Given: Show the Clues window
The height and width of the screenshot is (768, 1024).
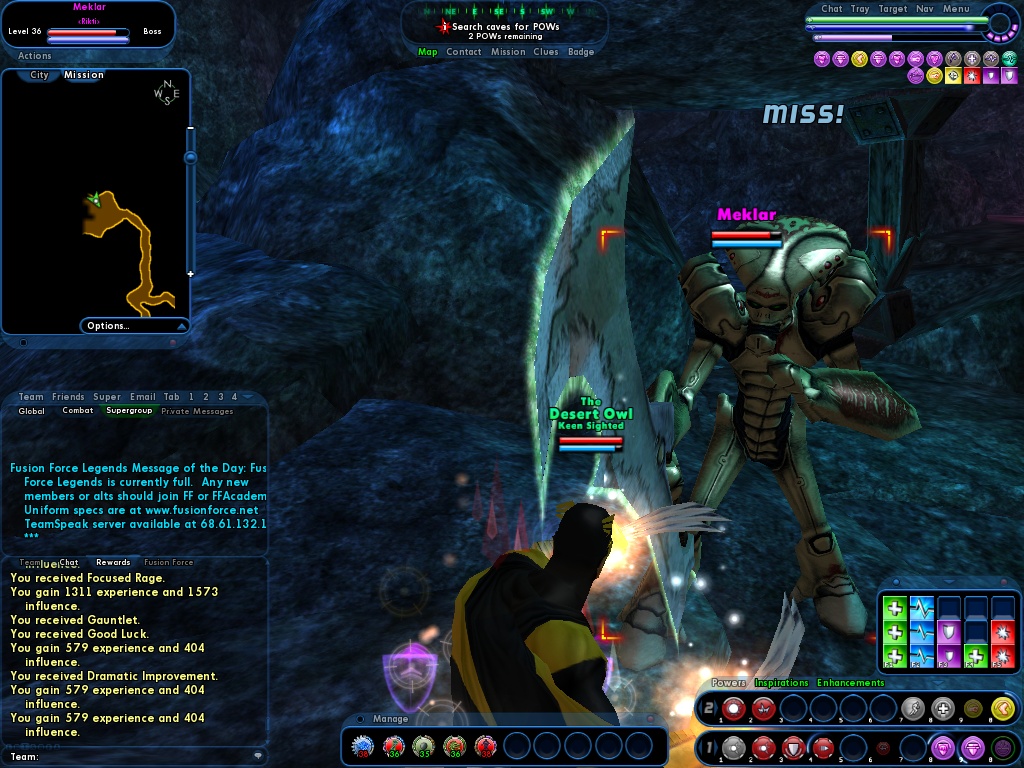Looking at the screenshot, I should pos(546,52).
